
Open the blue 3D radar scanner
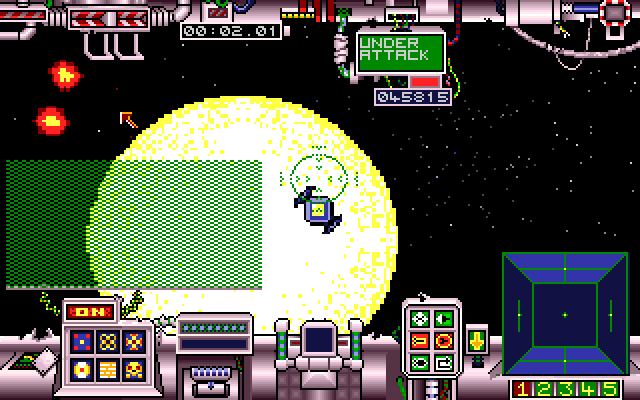tap(564, 314)
